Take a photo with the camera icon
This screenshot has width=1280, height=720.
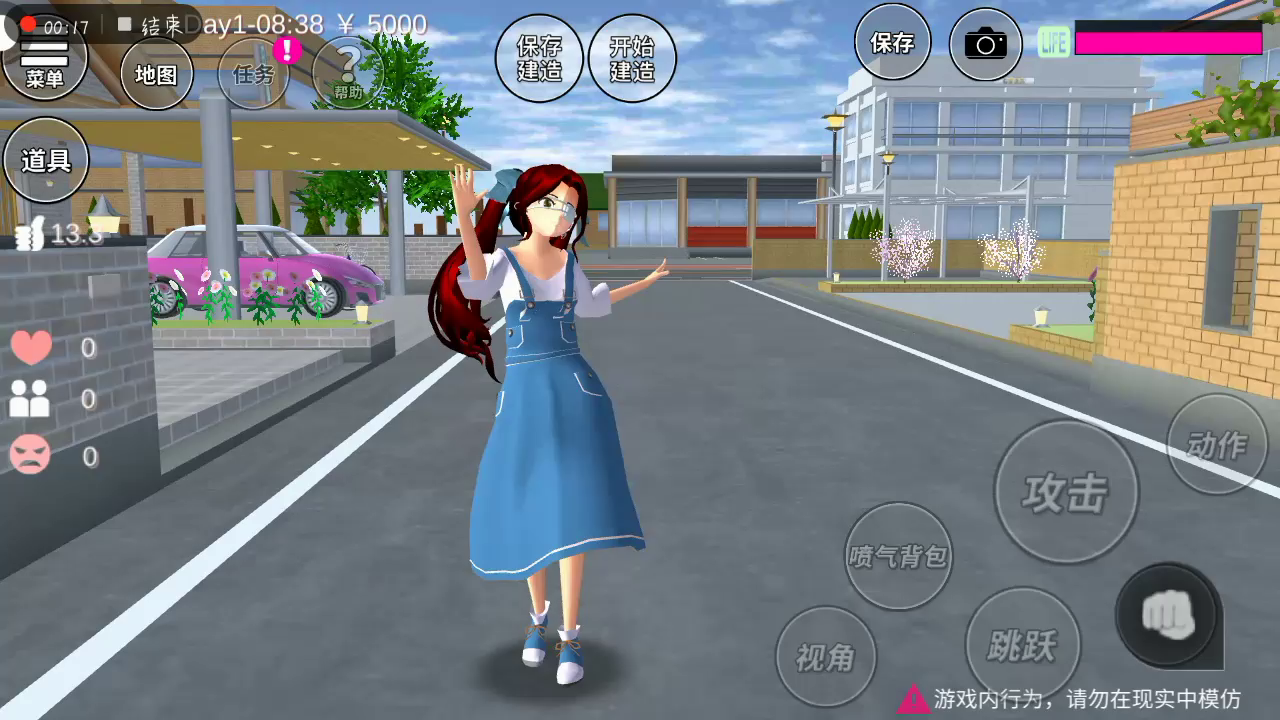point(985,44)
